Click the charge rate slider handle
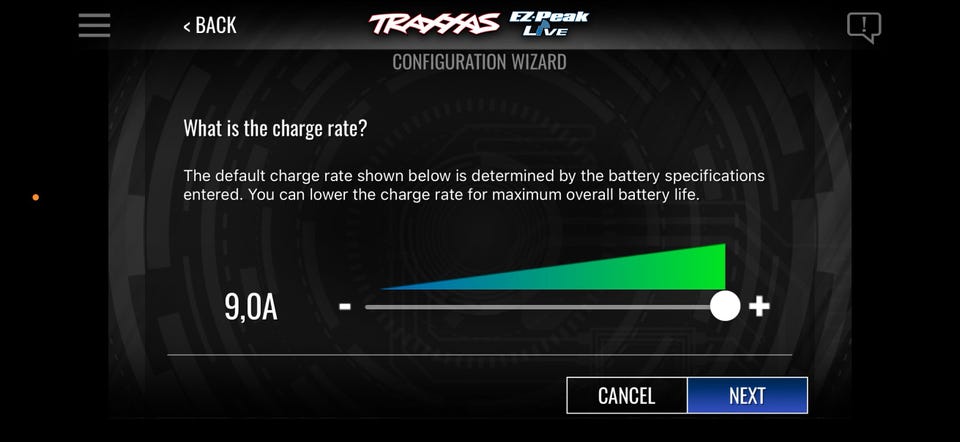960x442 pixels. point(725,306)
